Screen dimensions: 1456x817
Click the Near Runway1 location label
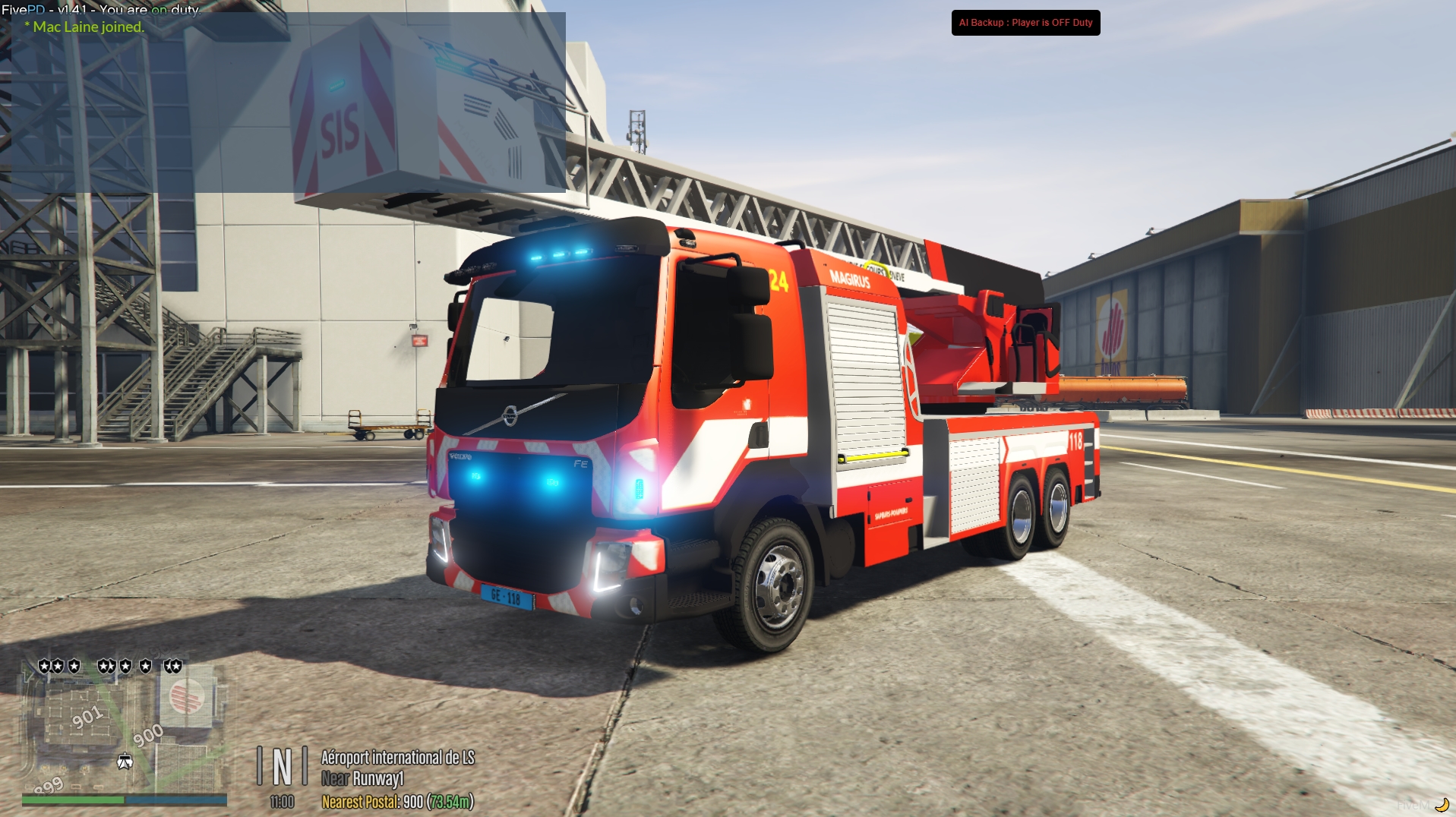tap(363, 778)
